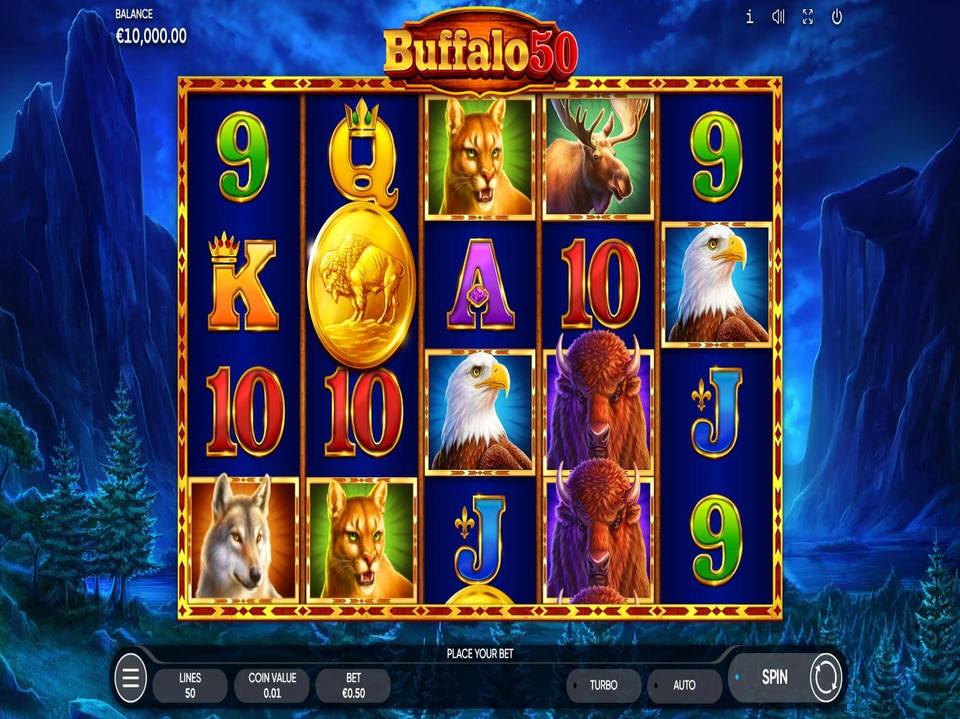Toggle the sound speaker icon
Image resolution: width=960 pixels, height=719 pixels.
[x=778, y=17]
